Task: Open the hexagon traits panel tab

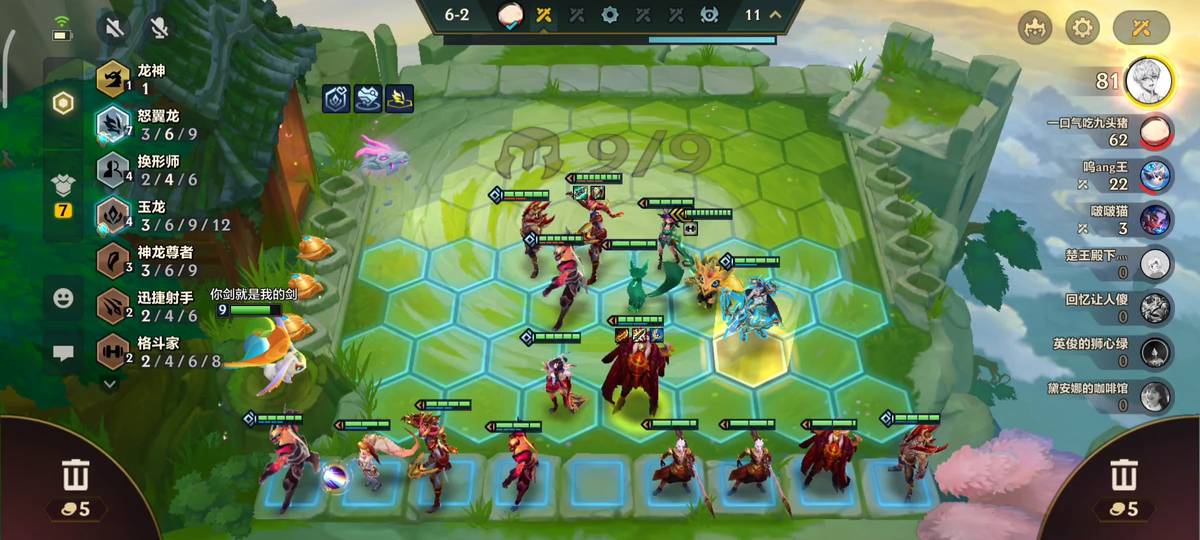Action: click(63, 103)
